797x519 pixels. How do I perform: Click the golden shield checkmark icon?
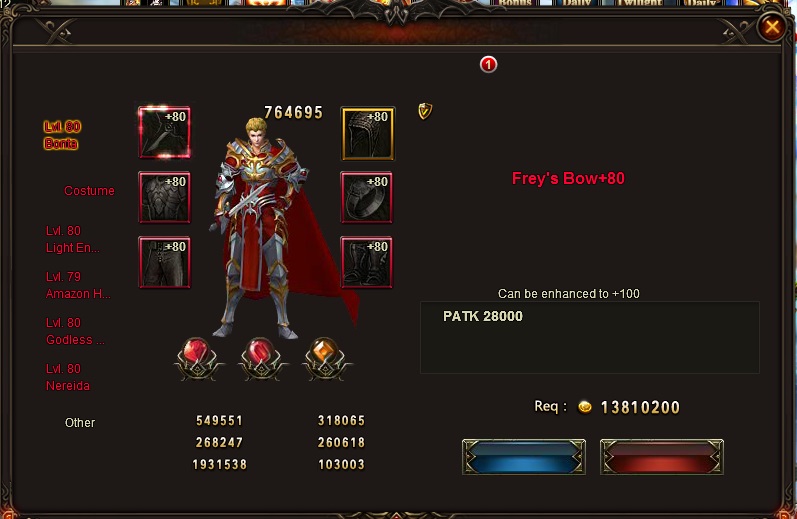[425, 111]
